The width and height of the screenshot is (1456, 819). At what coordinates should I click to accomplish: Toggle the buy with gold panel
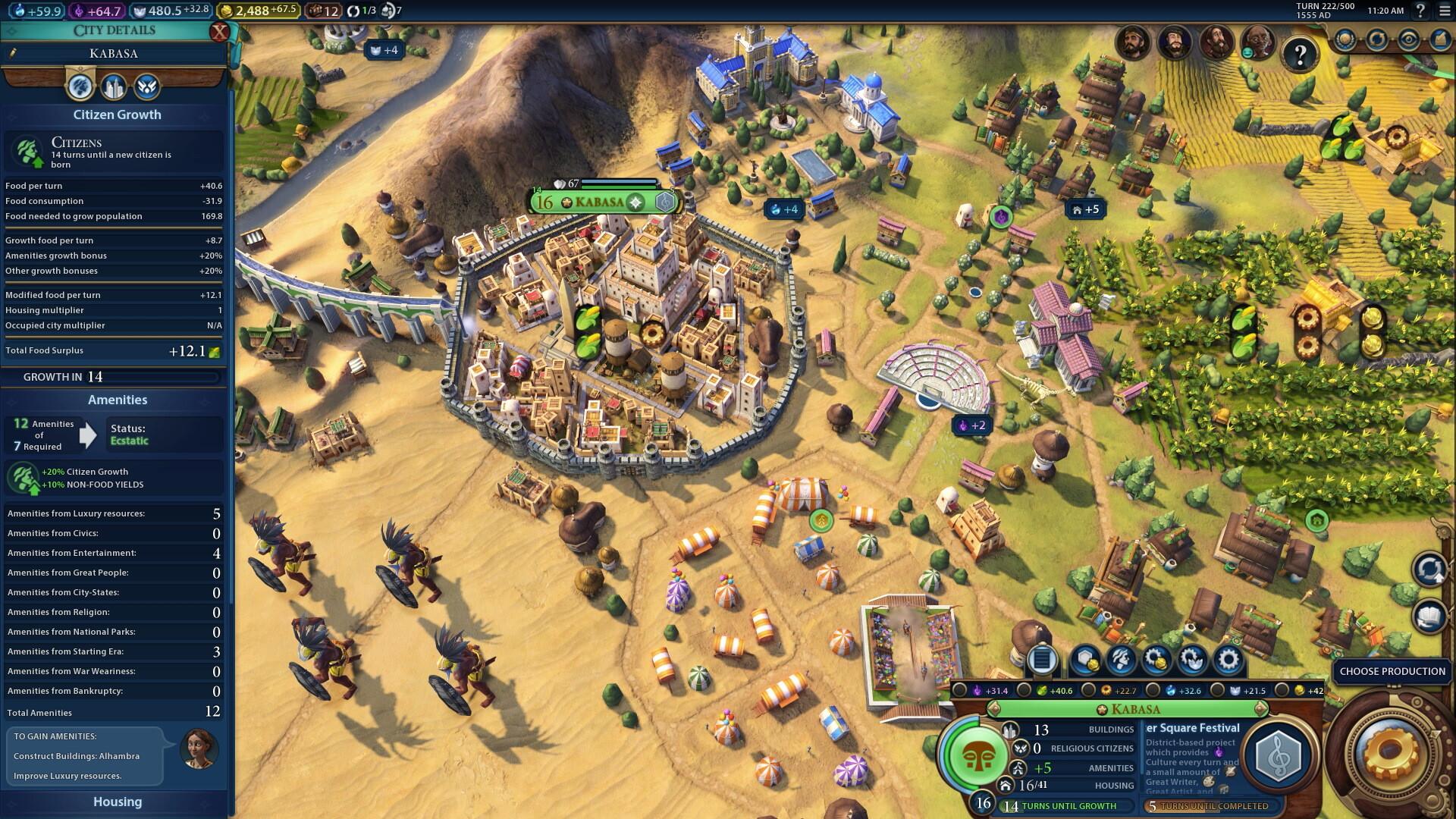coord(1158,661)
